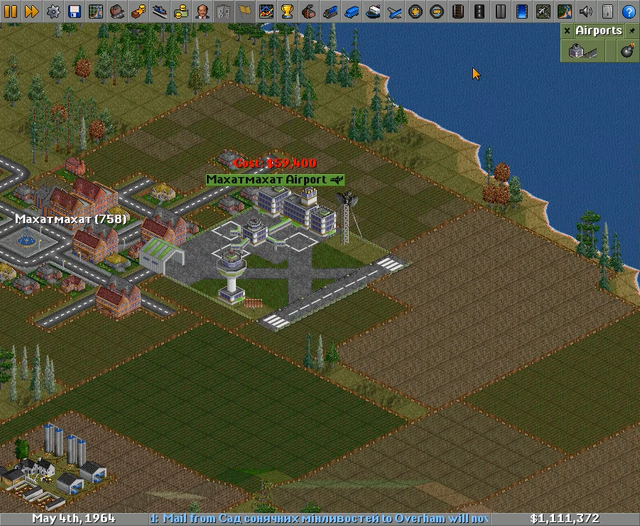Open the airport construction toolbar icon

542,11
